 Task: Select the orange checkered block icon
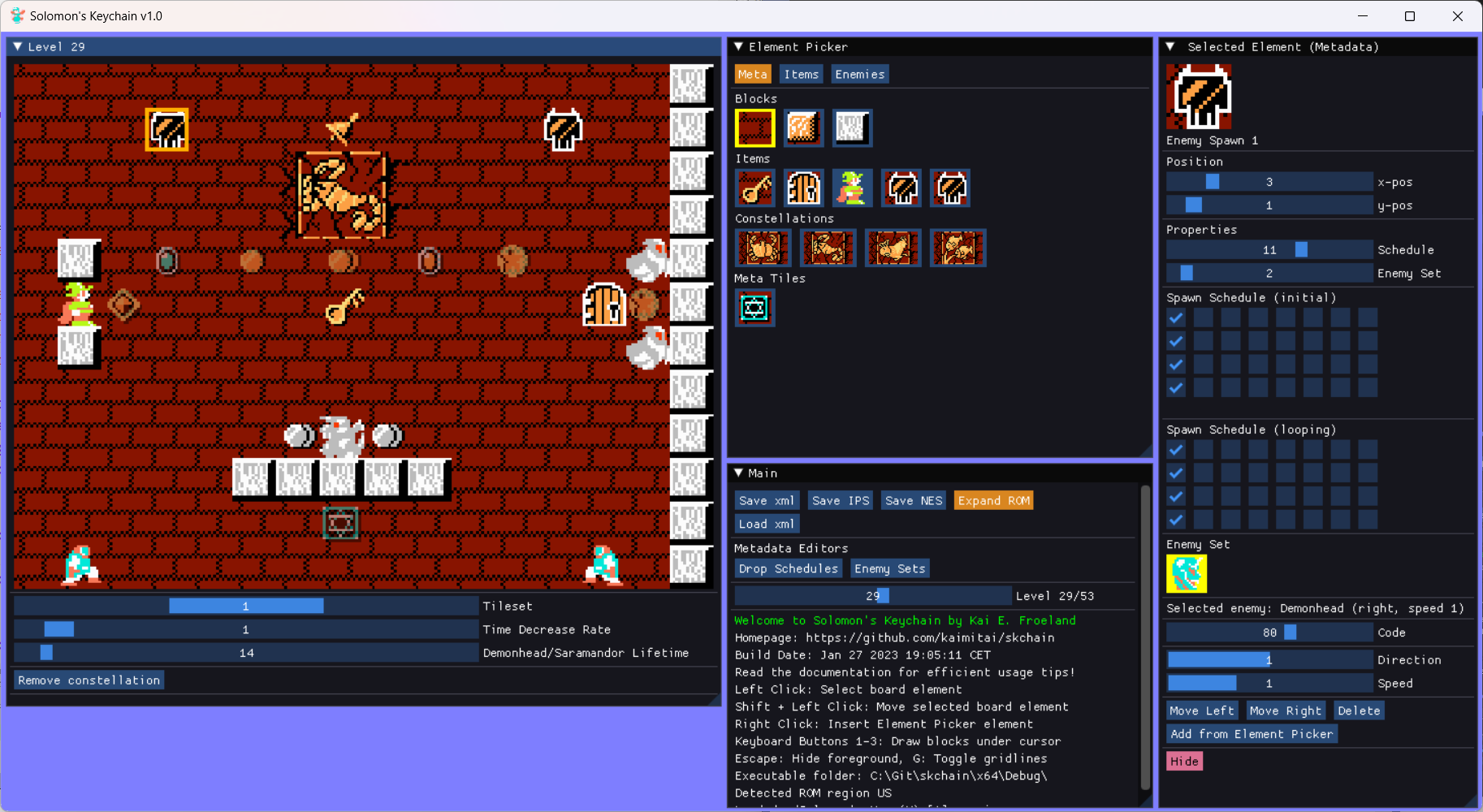click(804, 127)
